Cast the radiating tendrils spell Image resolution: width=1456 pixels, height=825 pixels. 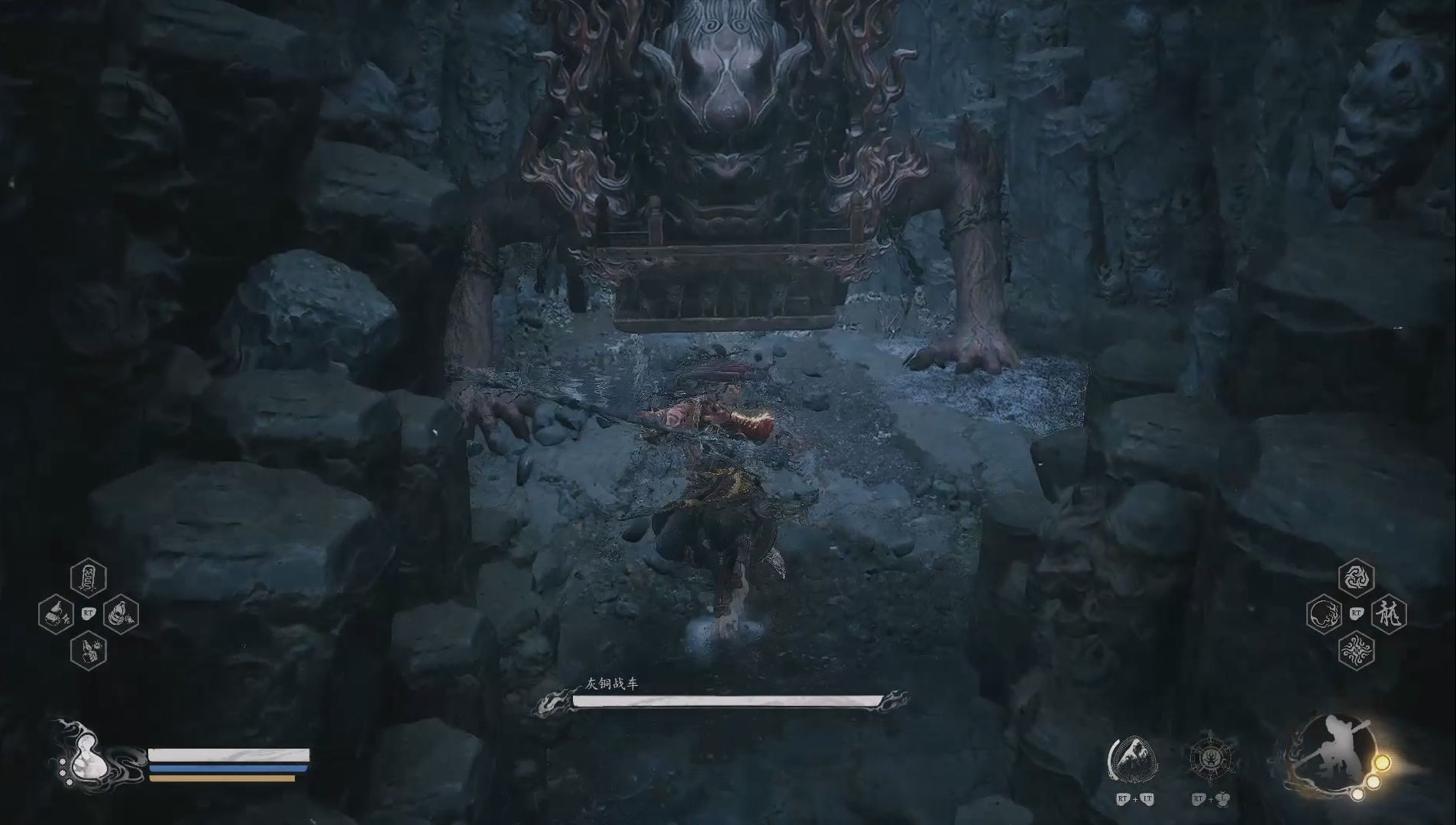tap(1356, 651)
